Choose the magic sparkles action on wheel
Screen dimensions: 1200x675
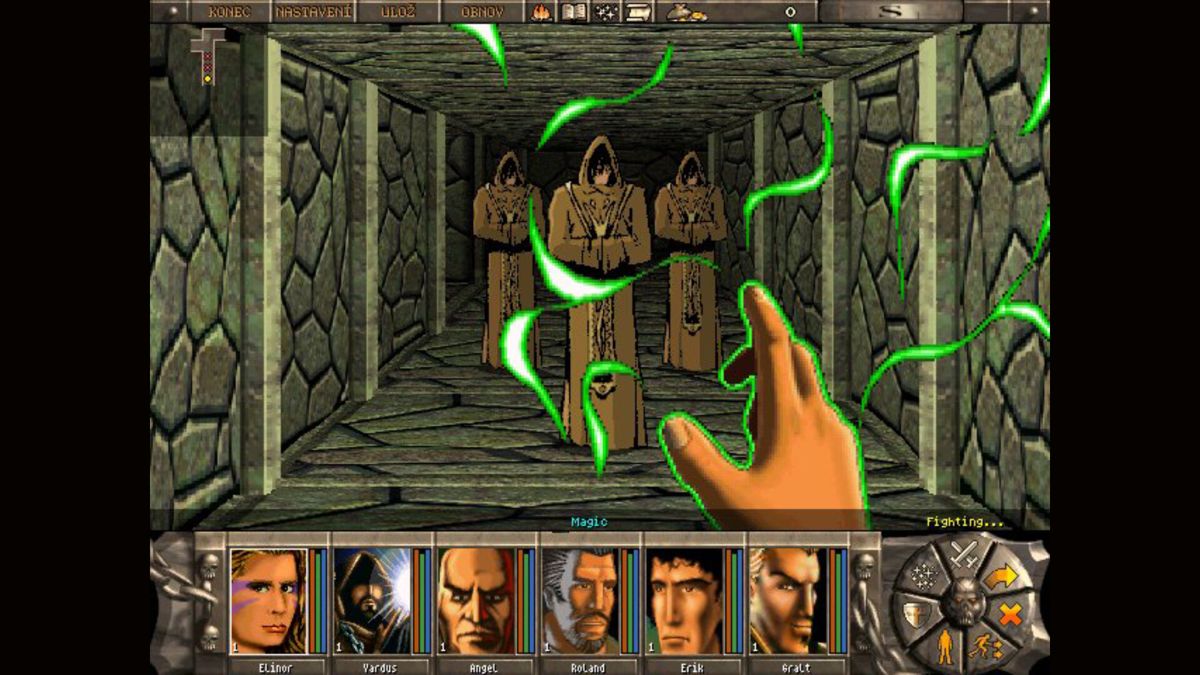click(x=924, y=577)
